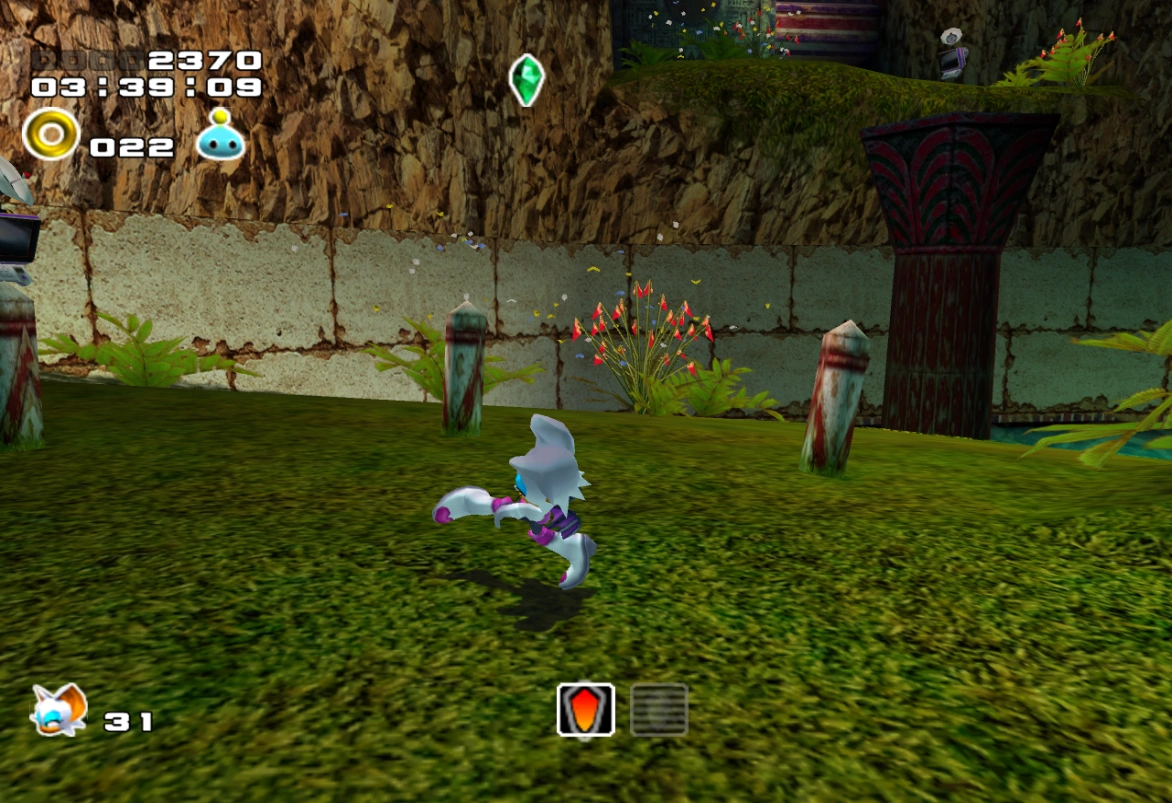Click the Rouge lives icon

click(x=59, y=711)
